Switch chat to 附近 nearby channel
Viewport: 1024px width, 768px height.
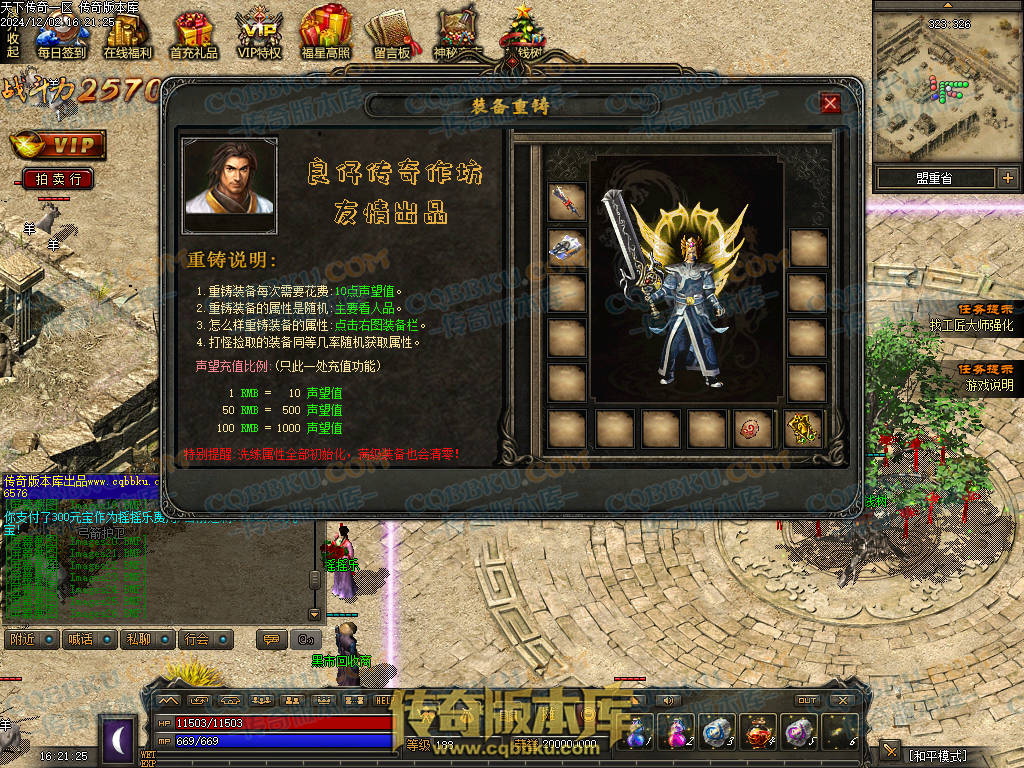click(32, 639)
